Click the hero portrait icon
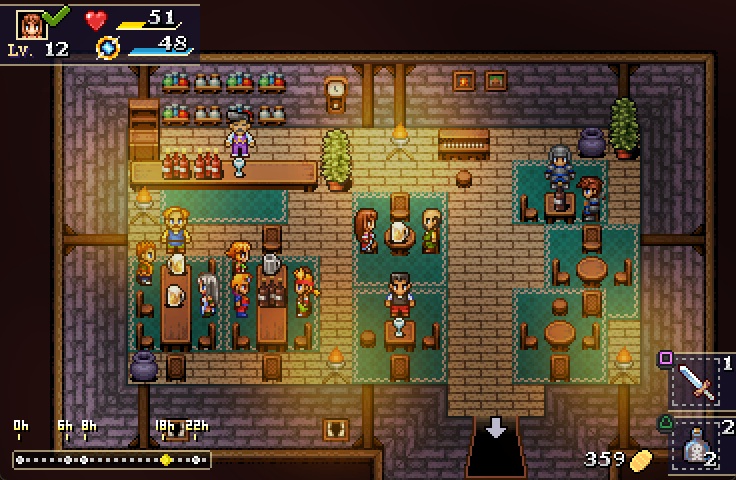The width and height of the screenshot is (736, 480). pos(31,23)
